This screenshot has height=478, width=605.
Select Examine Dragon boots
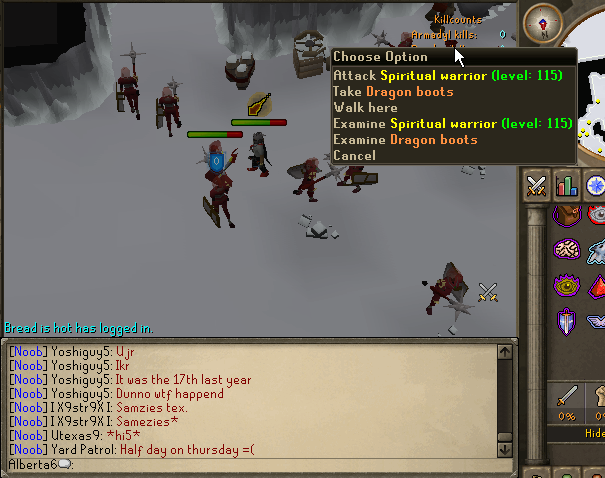point(405,139)
